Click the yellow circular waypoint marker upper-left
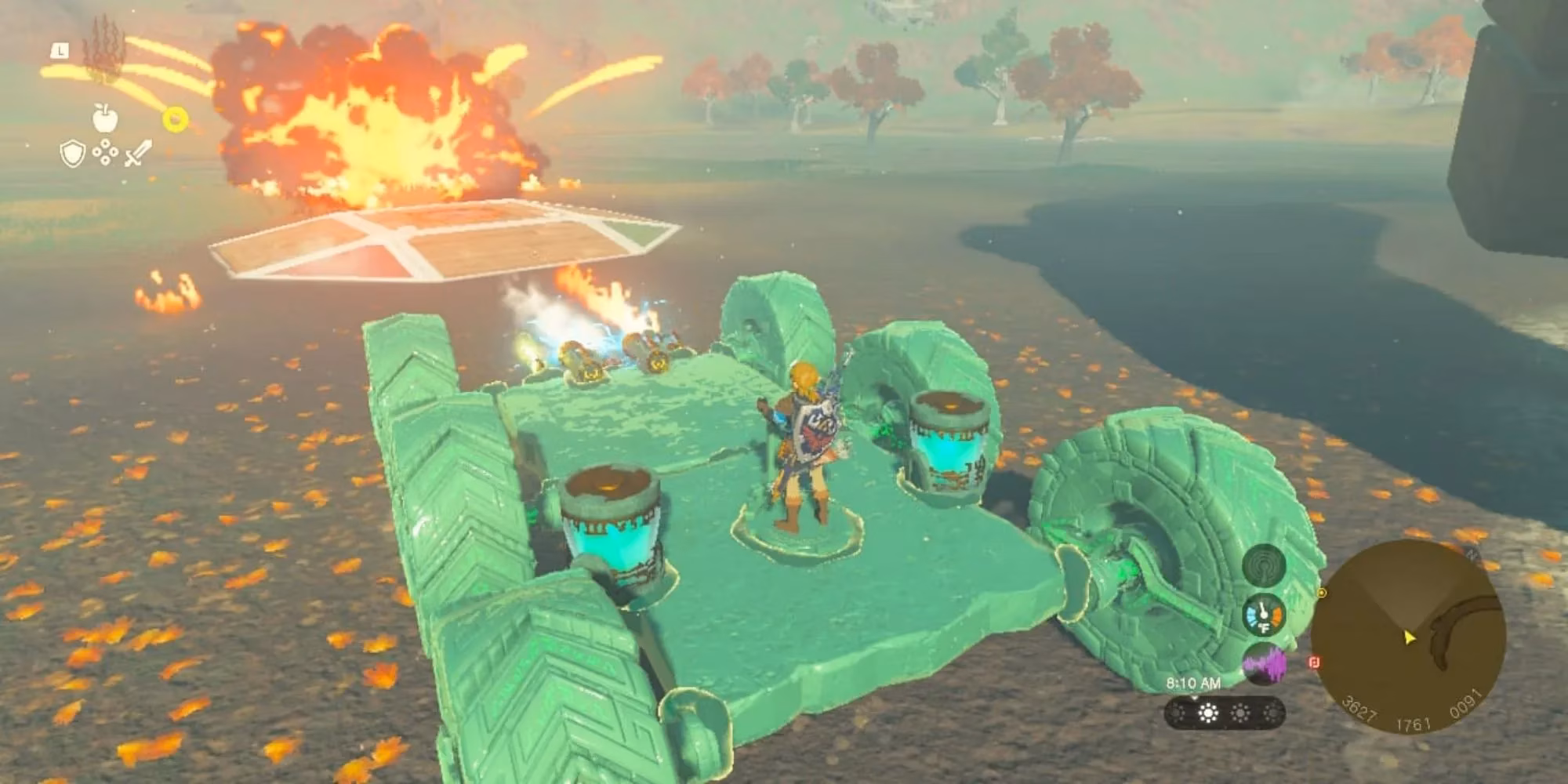Viewport: 1568px width, 784px height. coord(176,118)
